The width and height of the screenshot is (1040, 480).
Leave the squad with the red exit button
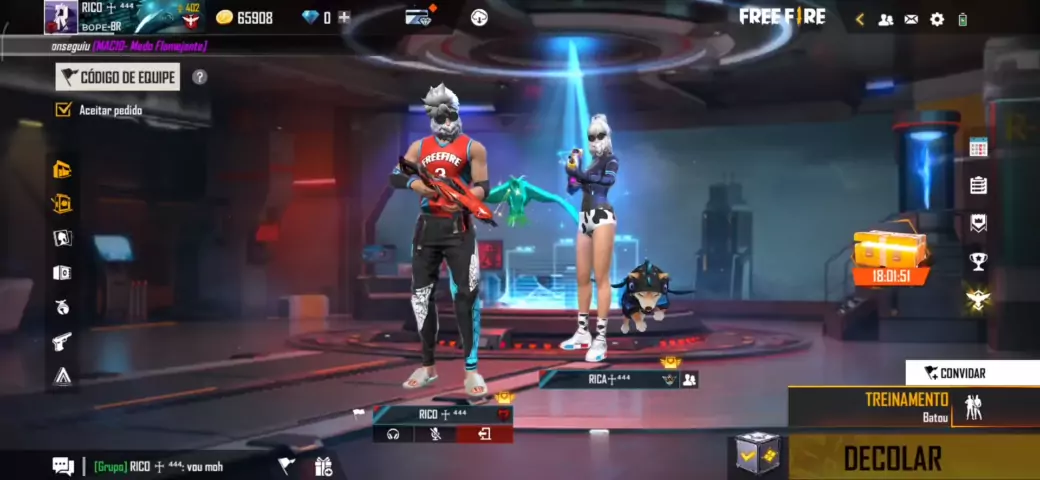point(485,434)
